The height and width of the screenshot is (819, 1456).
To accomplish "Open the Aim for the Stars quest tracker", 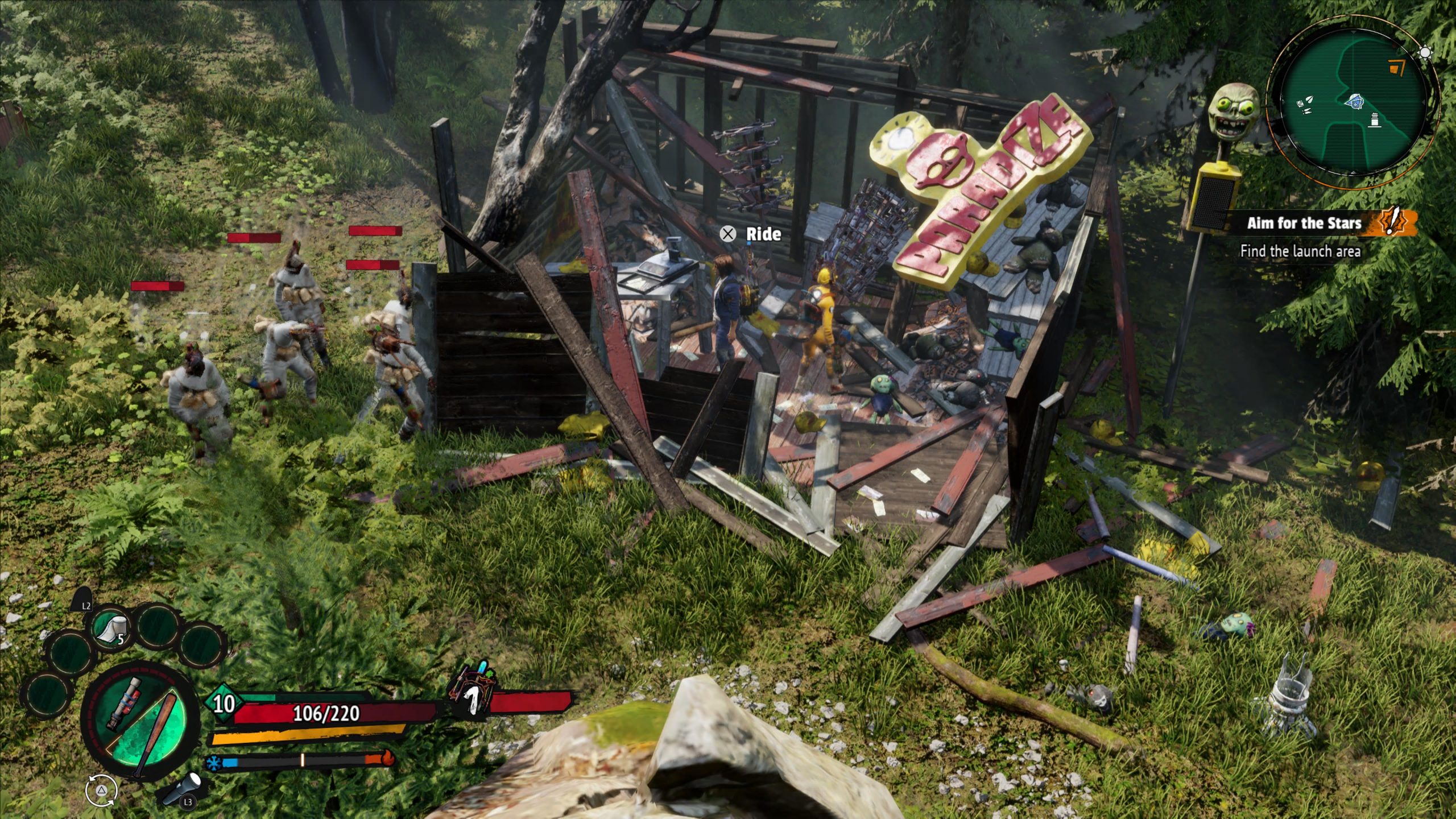I will (1304, 223).
